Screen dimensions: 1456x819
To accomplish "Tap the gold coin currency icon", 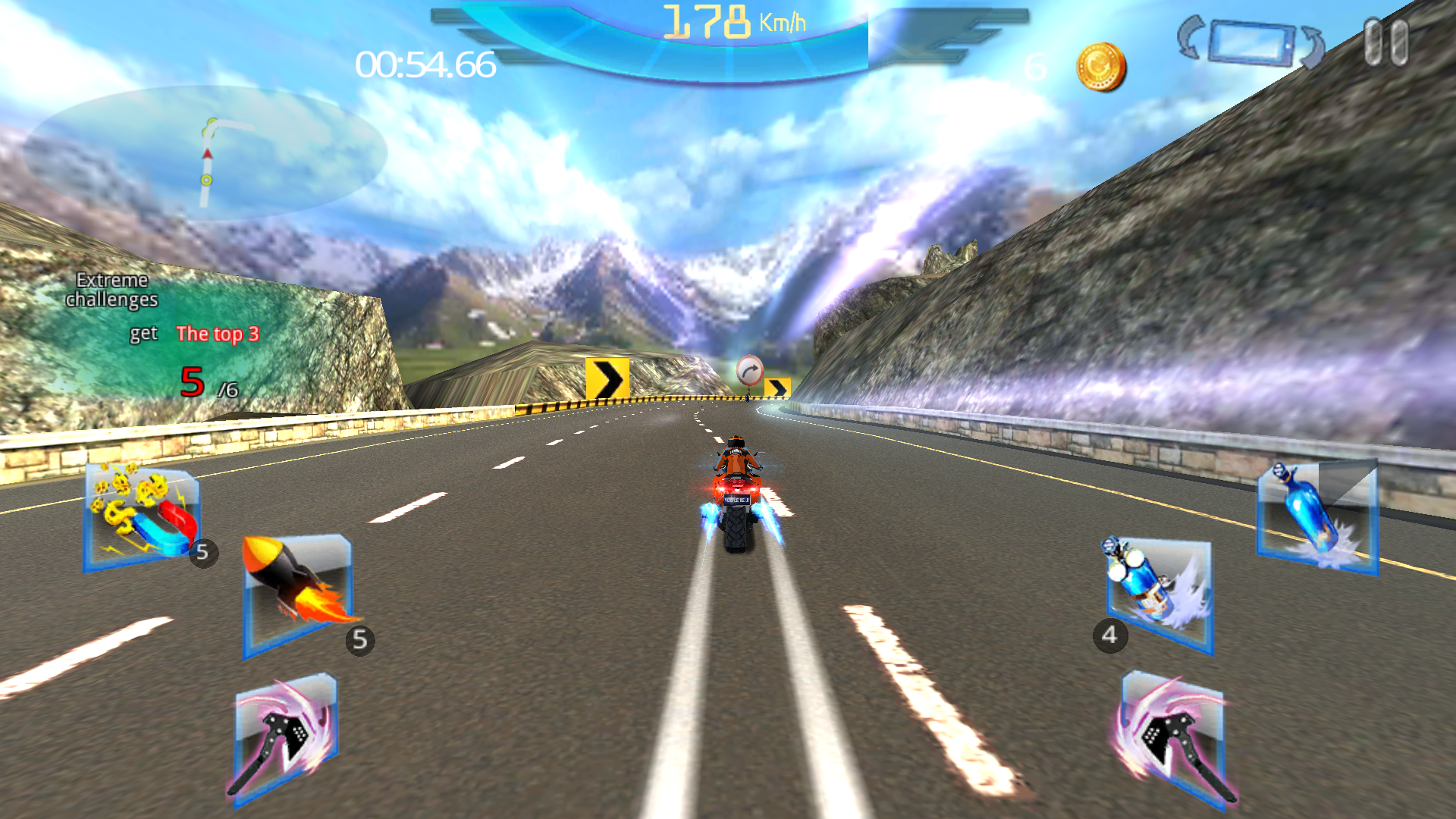I will [x=1100, y=67].
